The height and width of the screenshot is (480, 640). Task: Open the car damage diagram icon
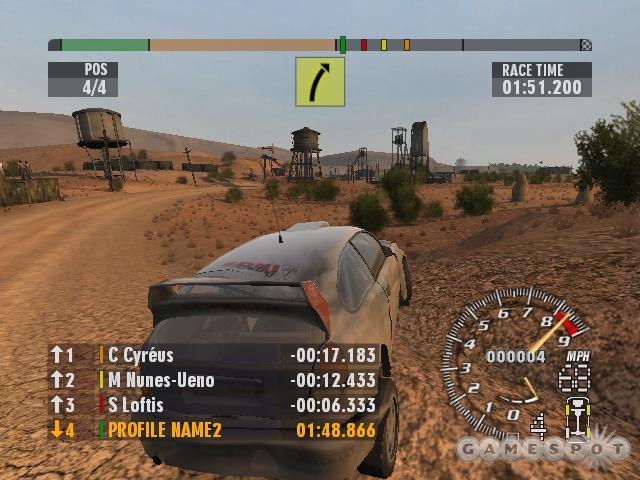tap(575, 417)
